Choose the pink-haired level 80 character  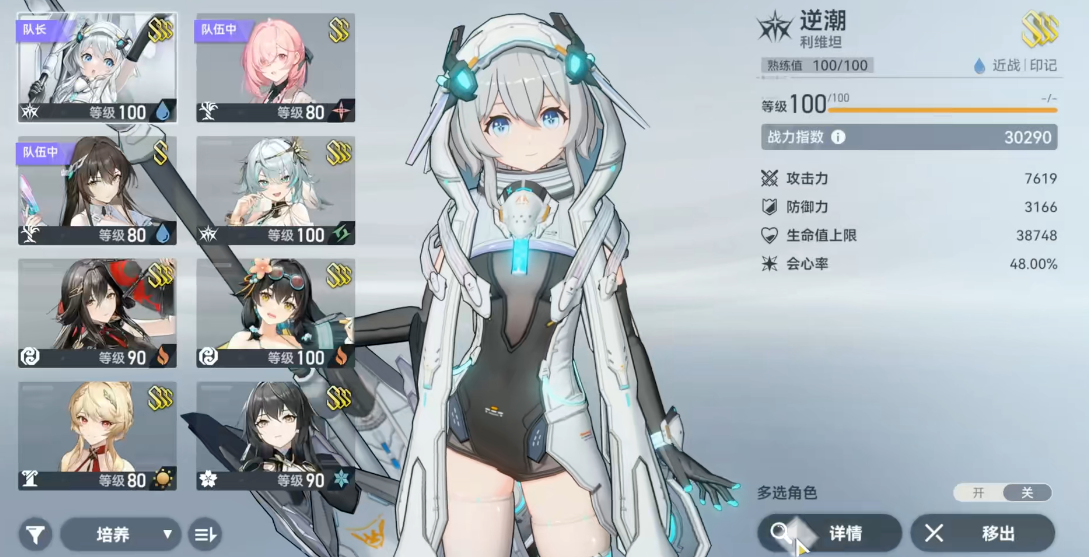[275, 68]
